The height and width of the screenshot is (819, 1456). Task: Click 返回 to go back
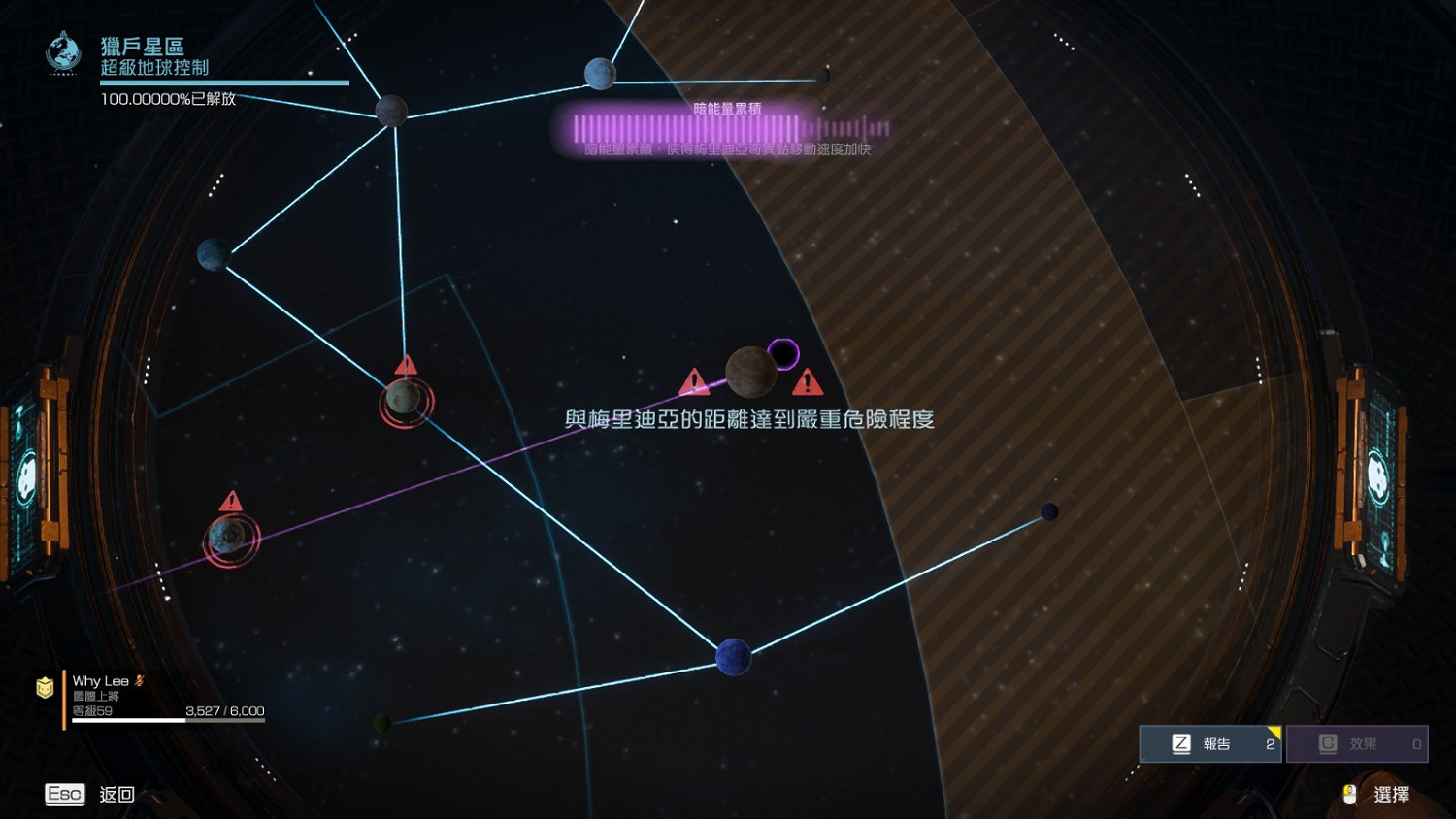(x=116, y=794)
